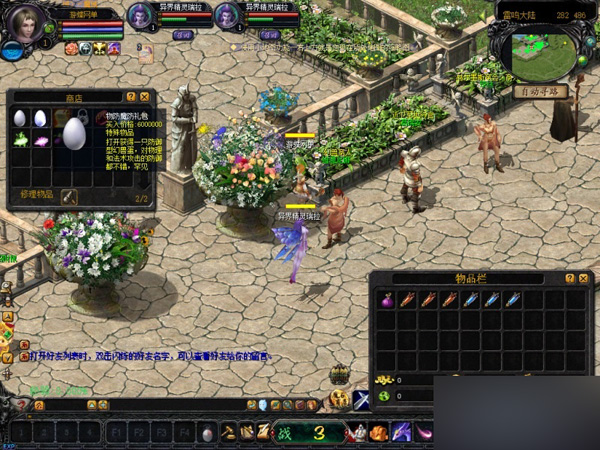600x450 pixels.
Task: Pick the pink creature shop item
Action: pos(41,140)
